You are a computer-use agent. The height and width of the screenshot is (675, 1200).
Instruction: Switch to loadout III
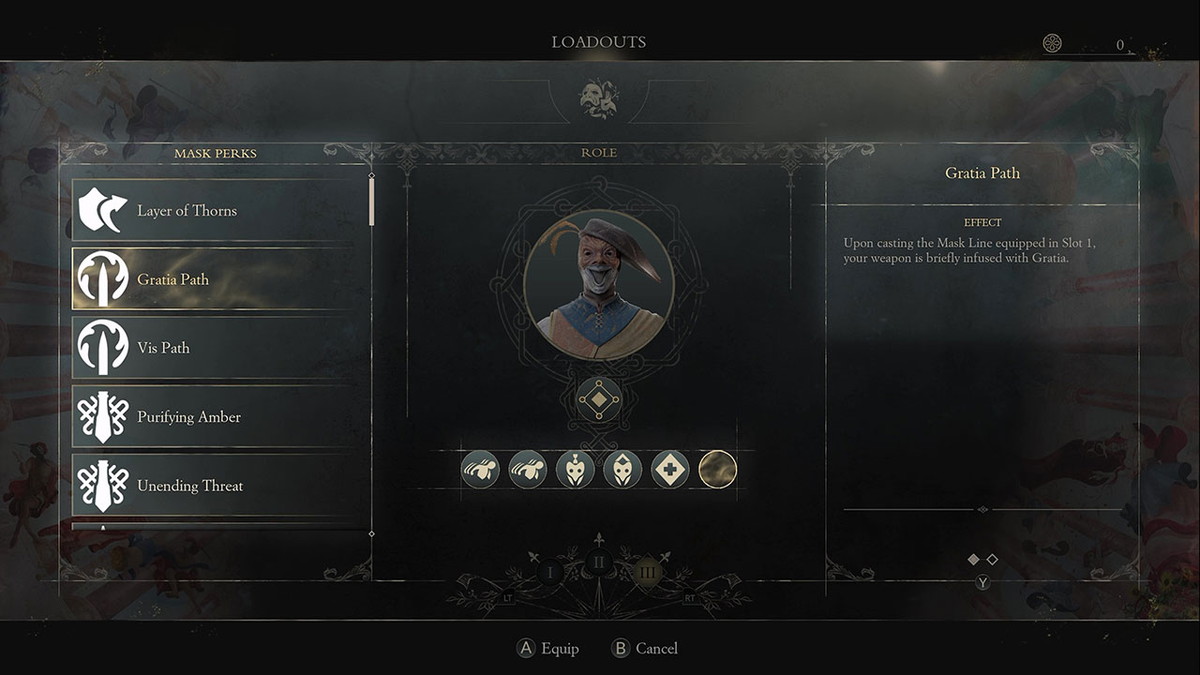648,573
